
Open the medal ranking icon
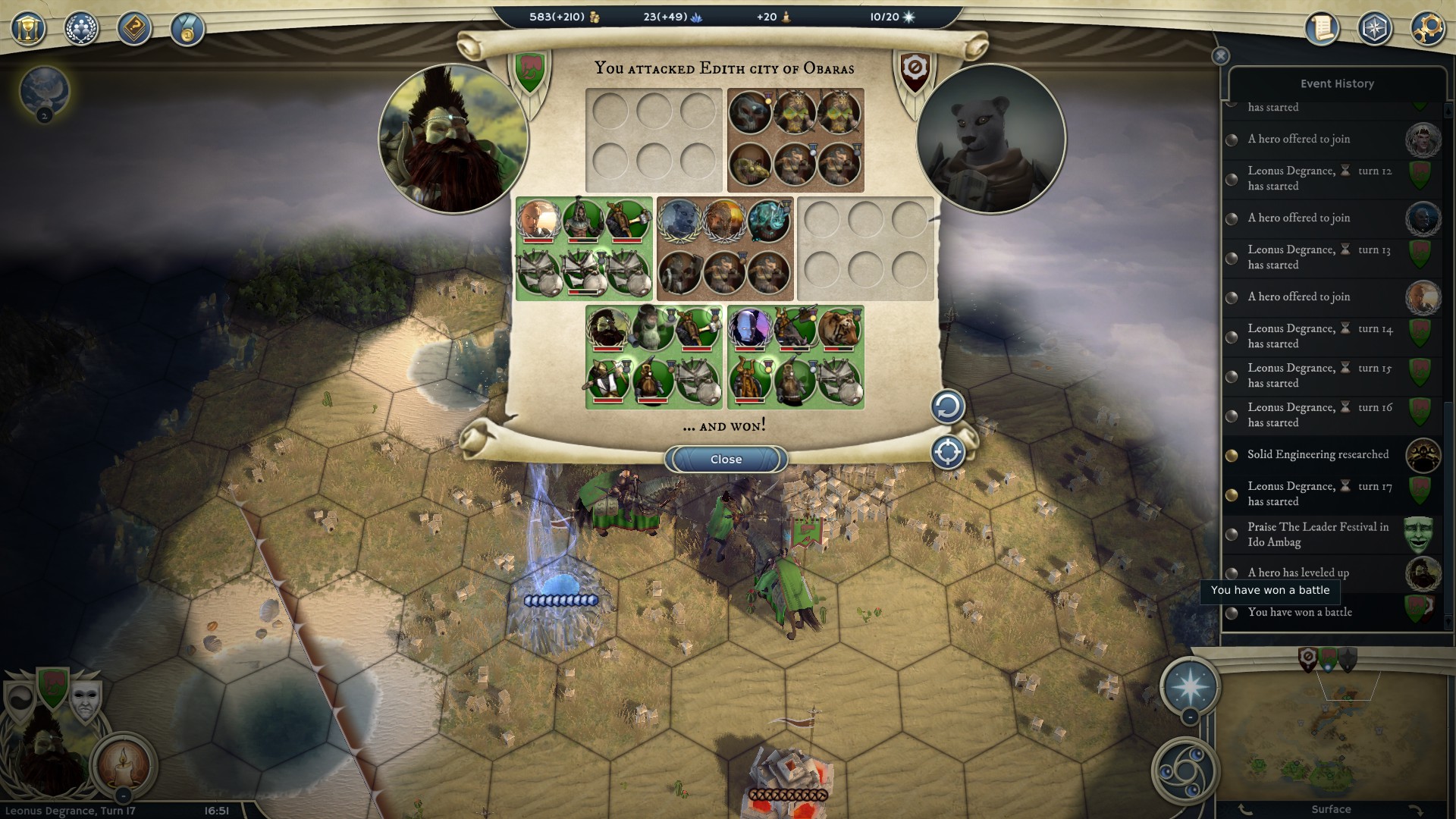tap(187, 30)
